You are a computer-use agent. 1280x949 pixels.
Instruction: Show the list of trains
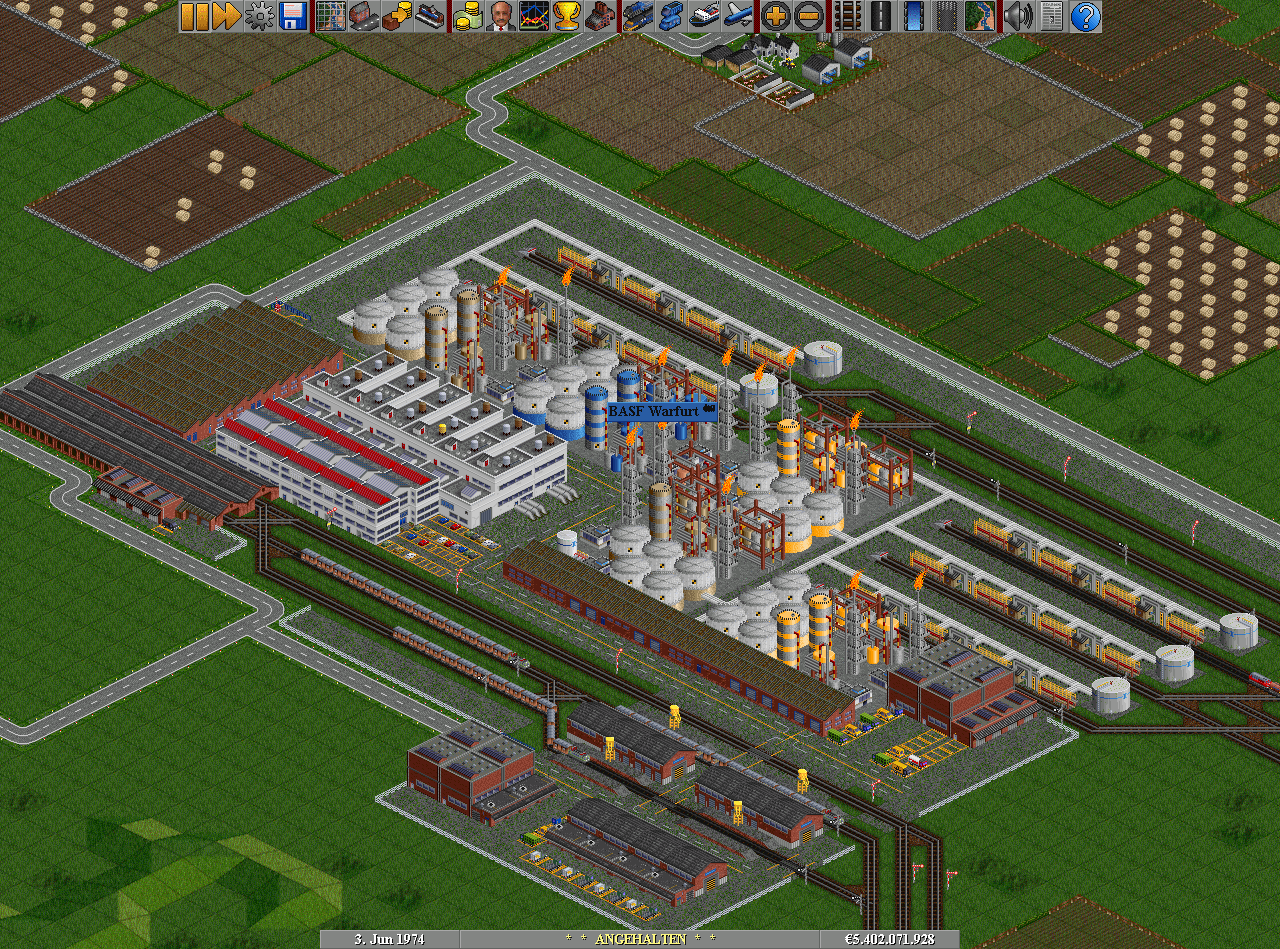tap(637, 16)
